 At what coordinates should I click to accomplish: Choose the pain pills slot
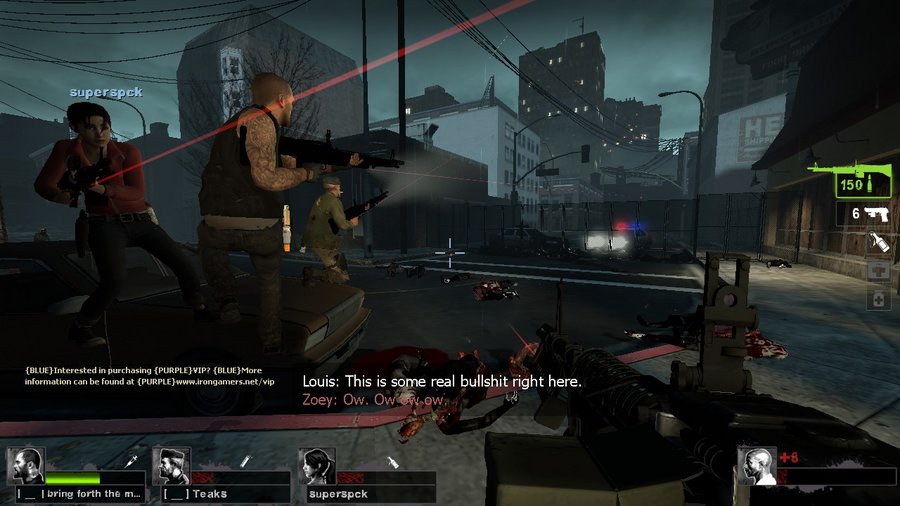878,299
